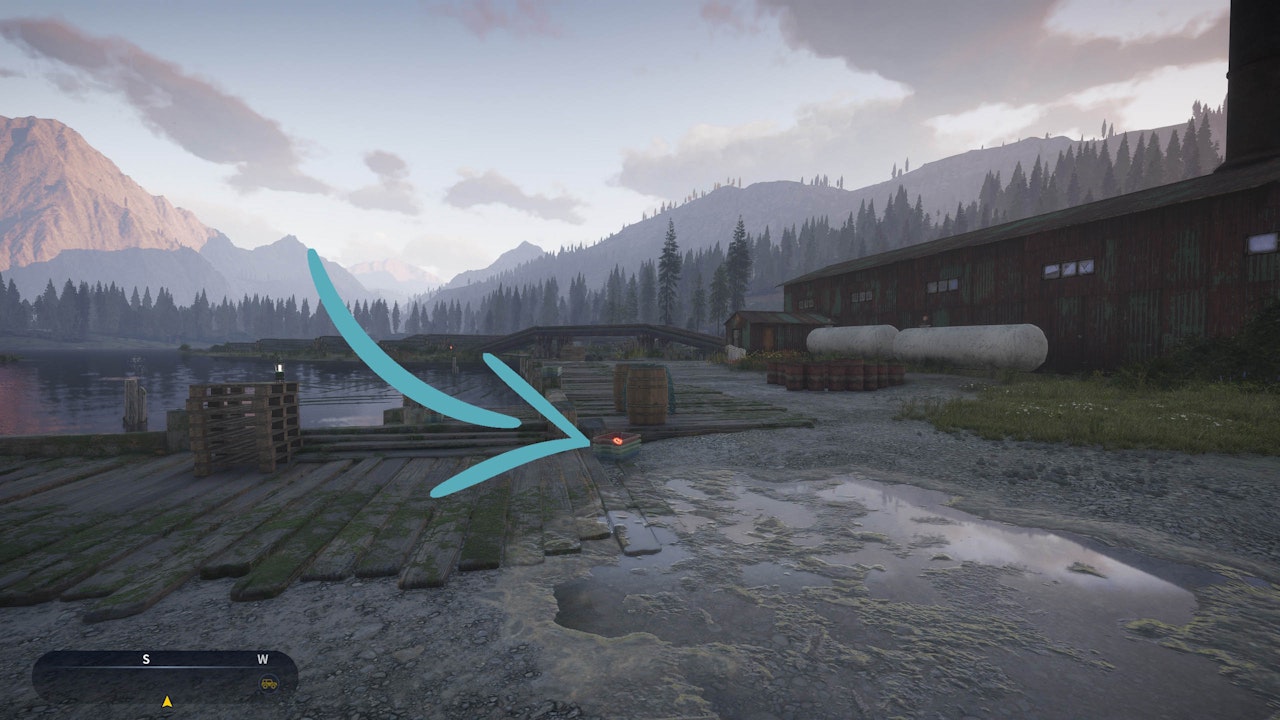Select the yellow player arrow below the compass
Image resolution: width=1280 pixels, height=720 pixels.
tap(168, 702)
